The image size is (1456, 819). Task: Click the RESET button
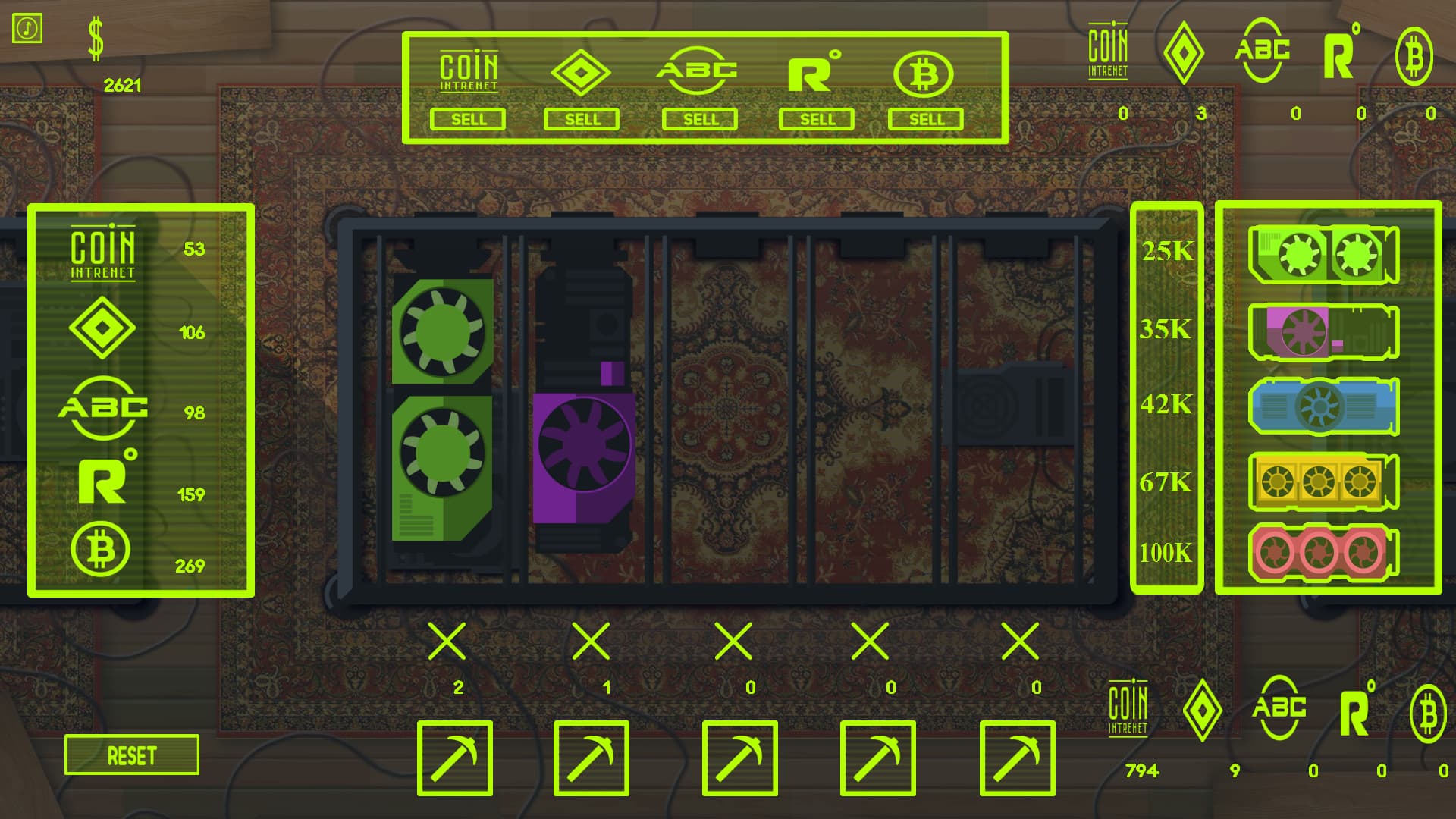[131, 755]
